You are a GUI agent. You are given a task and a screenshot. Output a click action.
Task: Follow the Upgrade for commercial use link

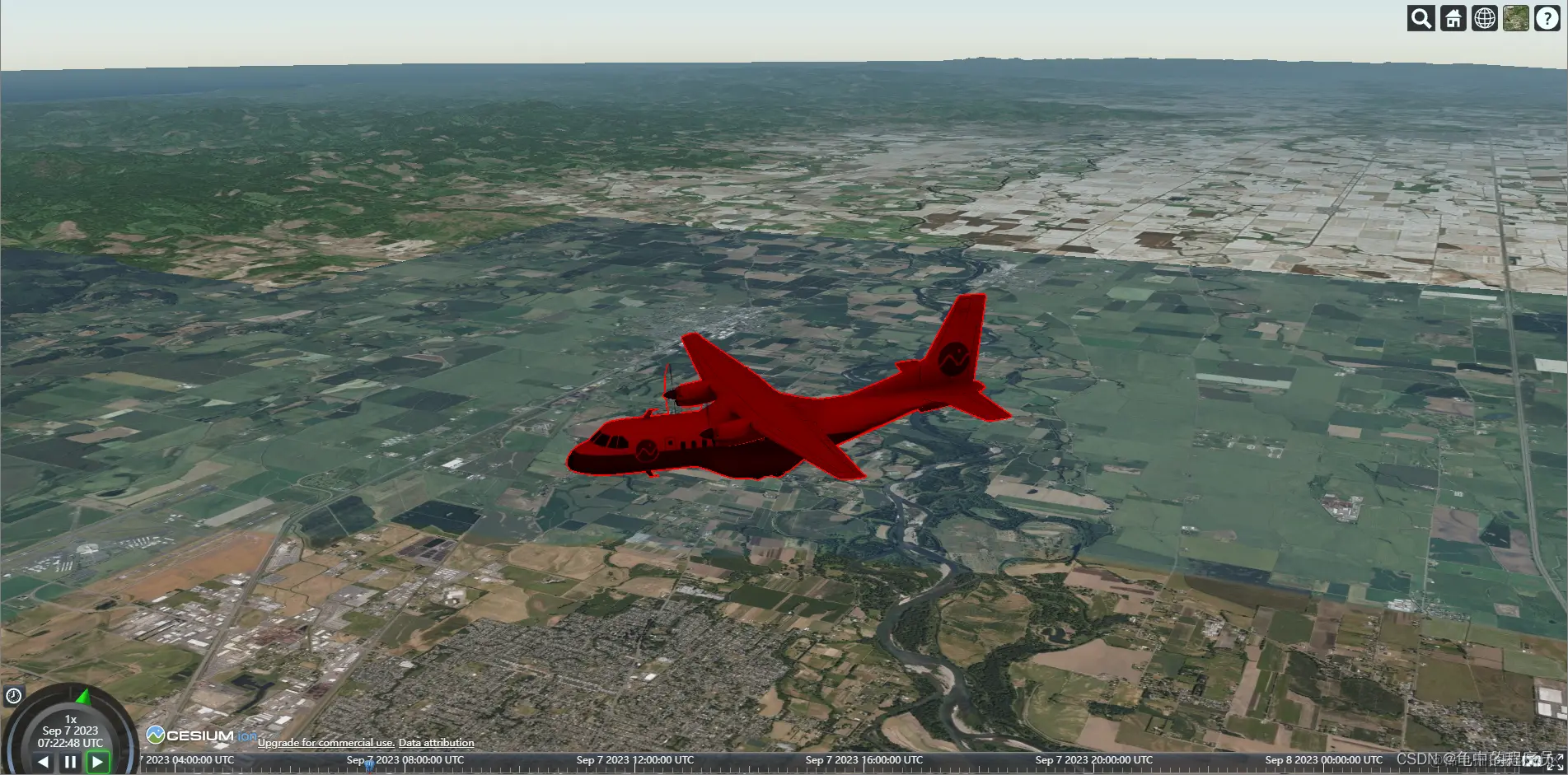325,743
